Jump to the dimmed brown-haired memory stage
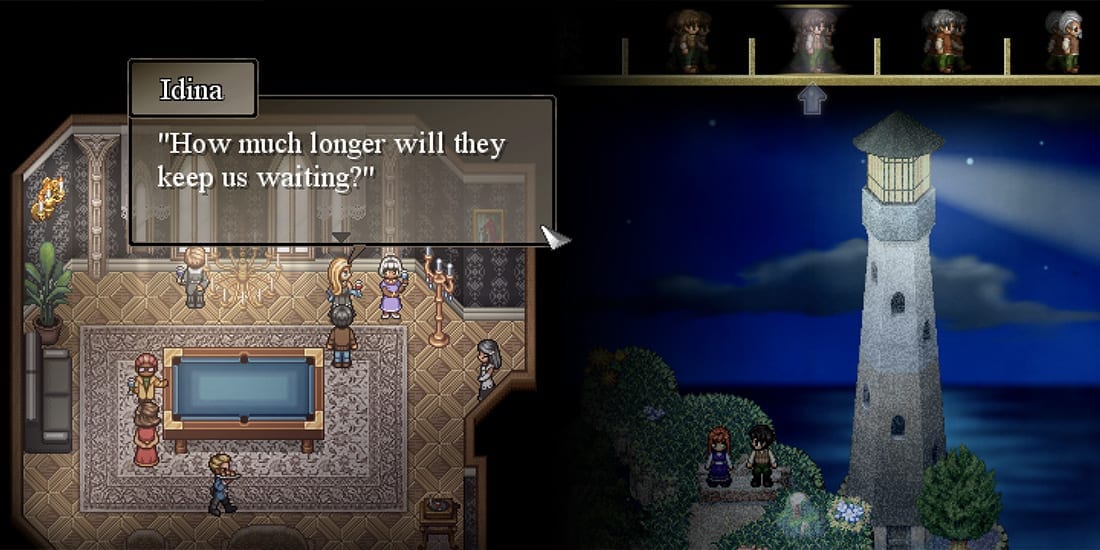This screenshot has height=550, width=1100. (x=687, y=40)
